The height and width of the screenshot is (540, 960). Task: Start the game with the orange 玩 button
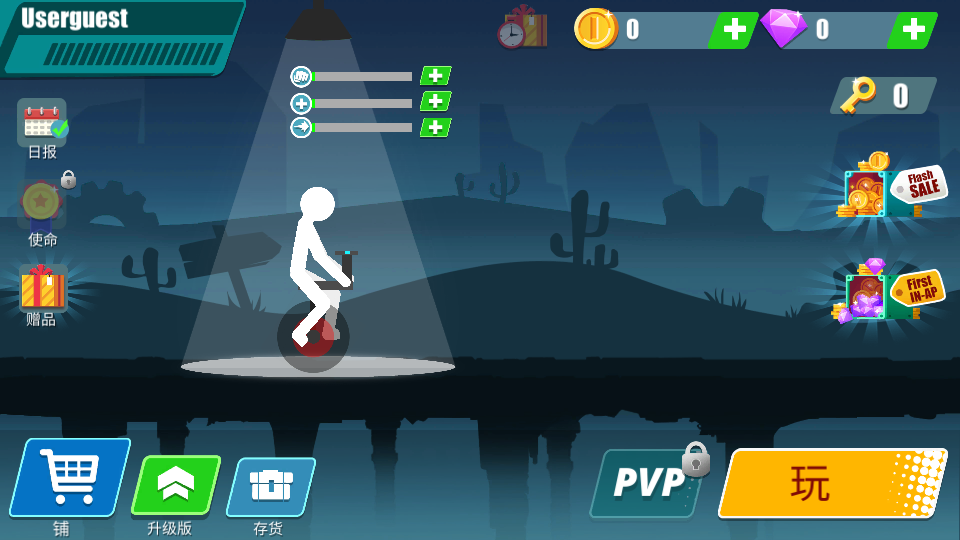pyautogui.click(x=832, y=483)
